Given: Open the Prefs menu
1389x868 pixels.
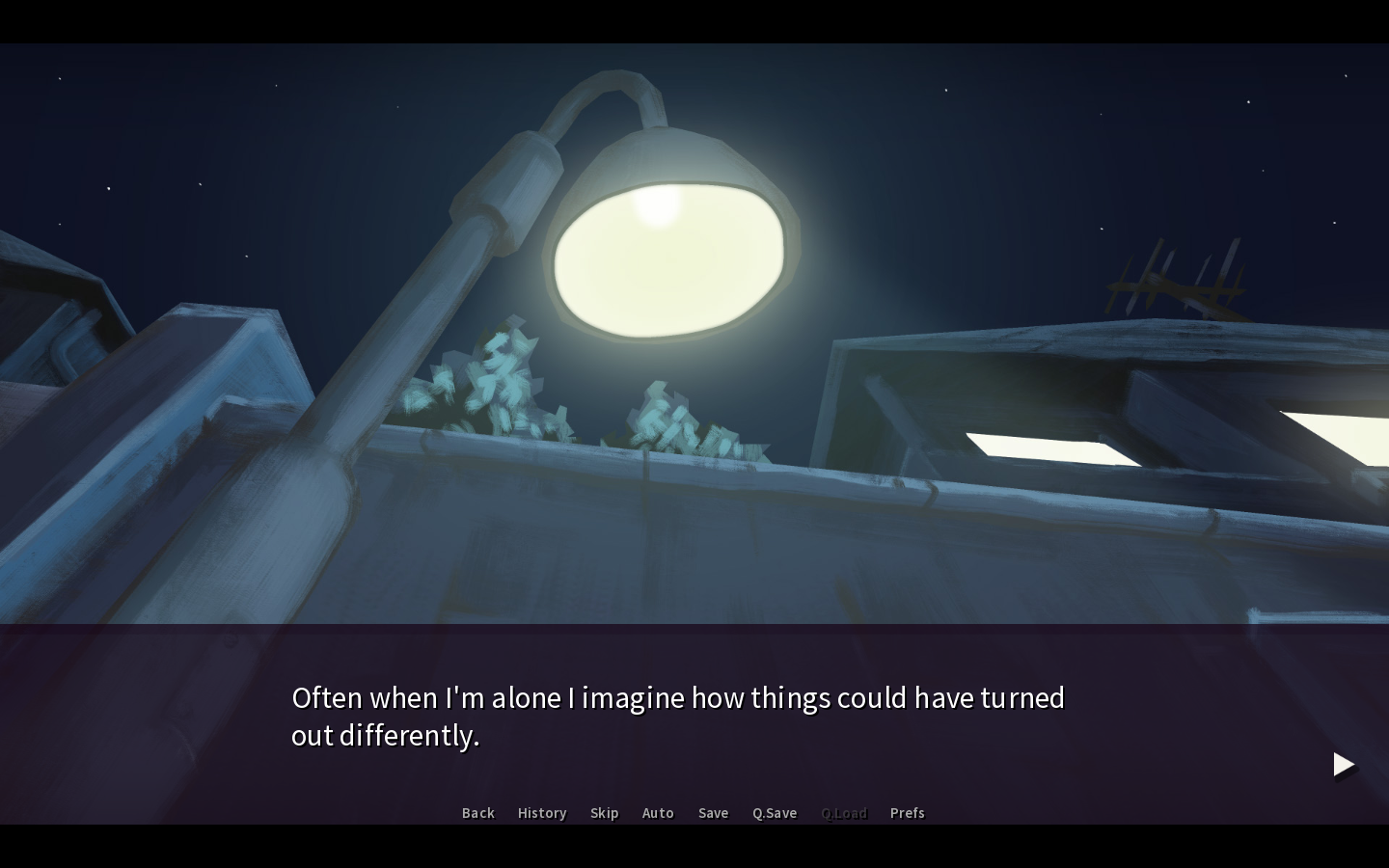Looking at the screenshot, I should pyautogui.click(x=907, y=813).
